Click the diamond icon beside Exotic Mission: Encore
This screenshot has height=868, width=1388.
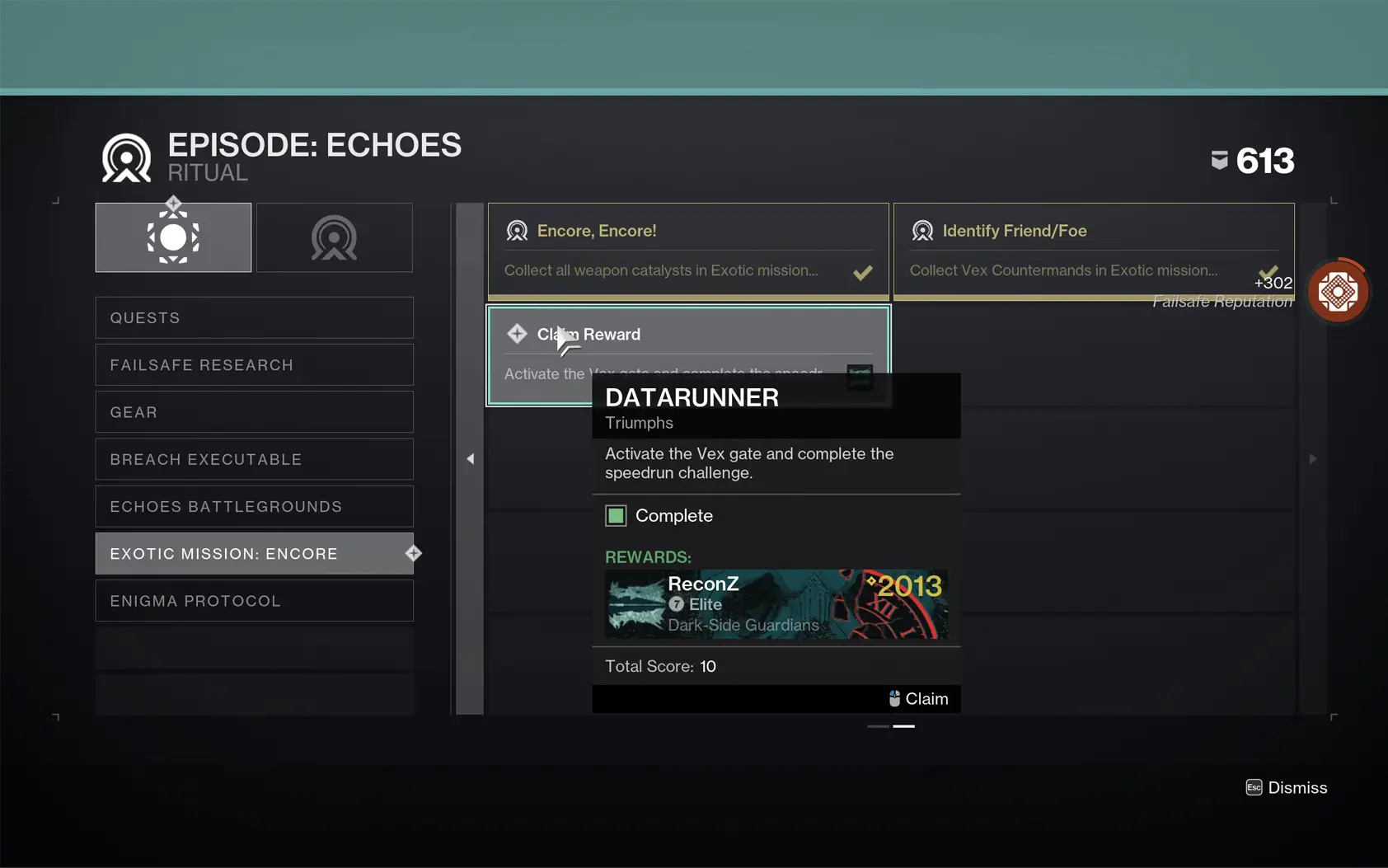(x=414, y=553)
